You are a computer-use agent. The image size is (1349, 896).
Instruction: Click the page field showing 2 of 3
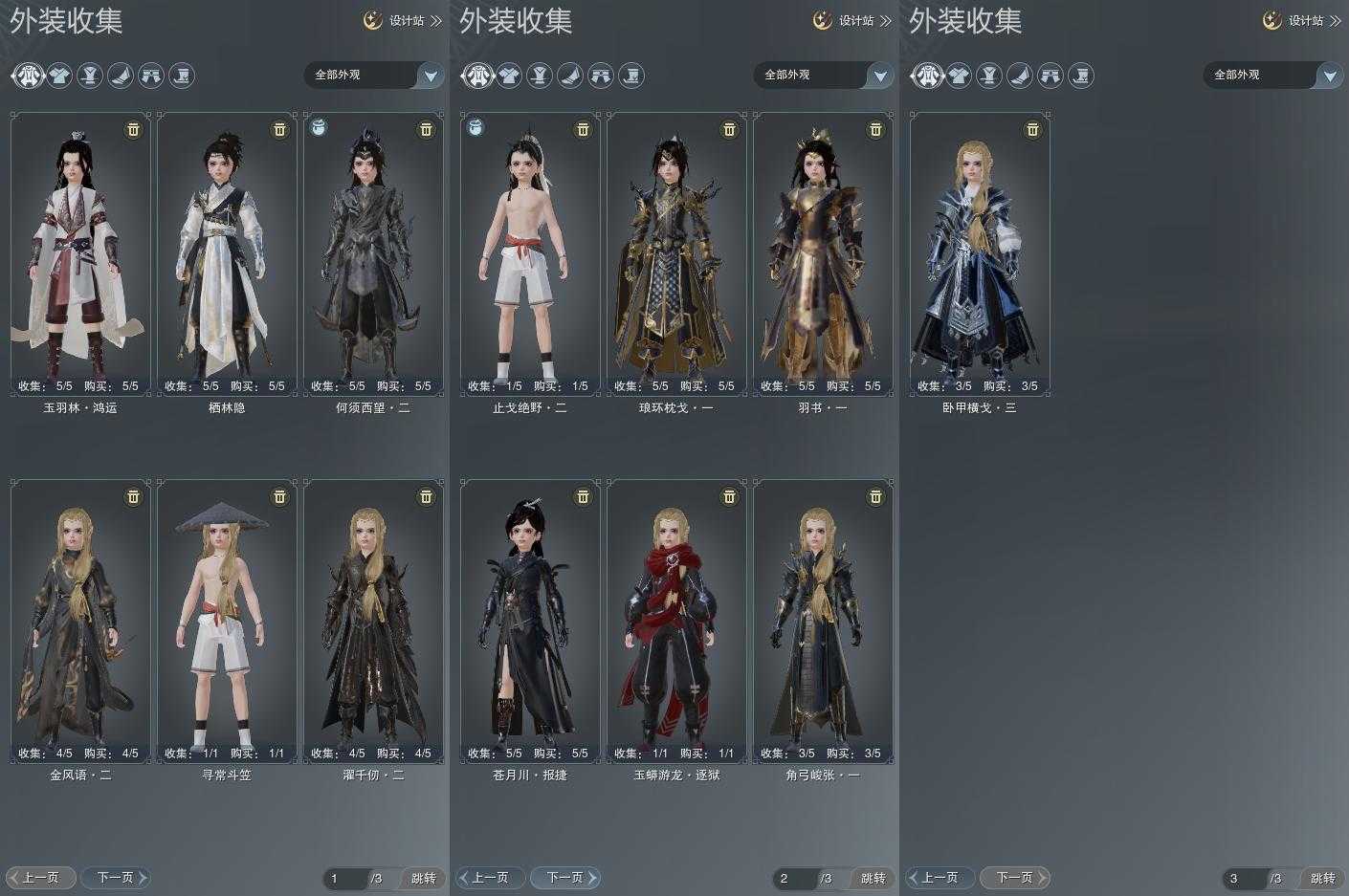794,878
